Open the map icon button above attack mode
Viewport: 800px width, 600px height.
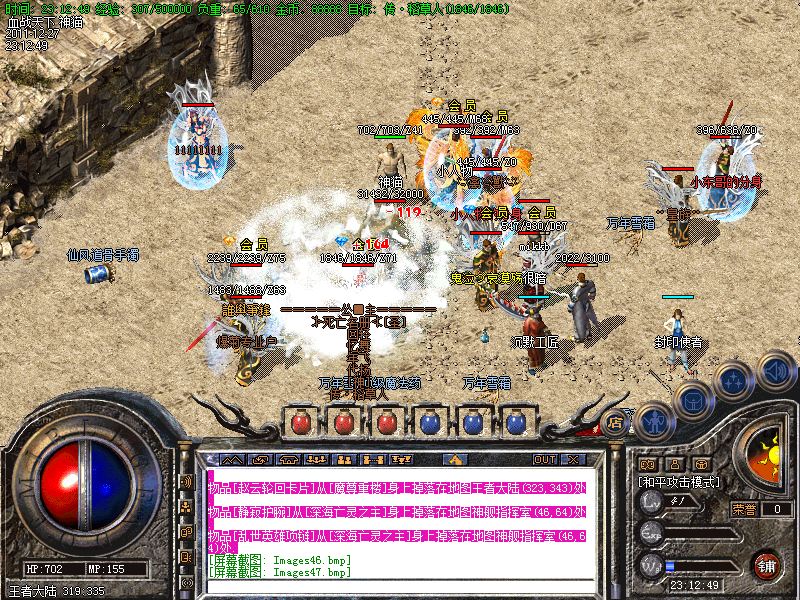[647, 464]
